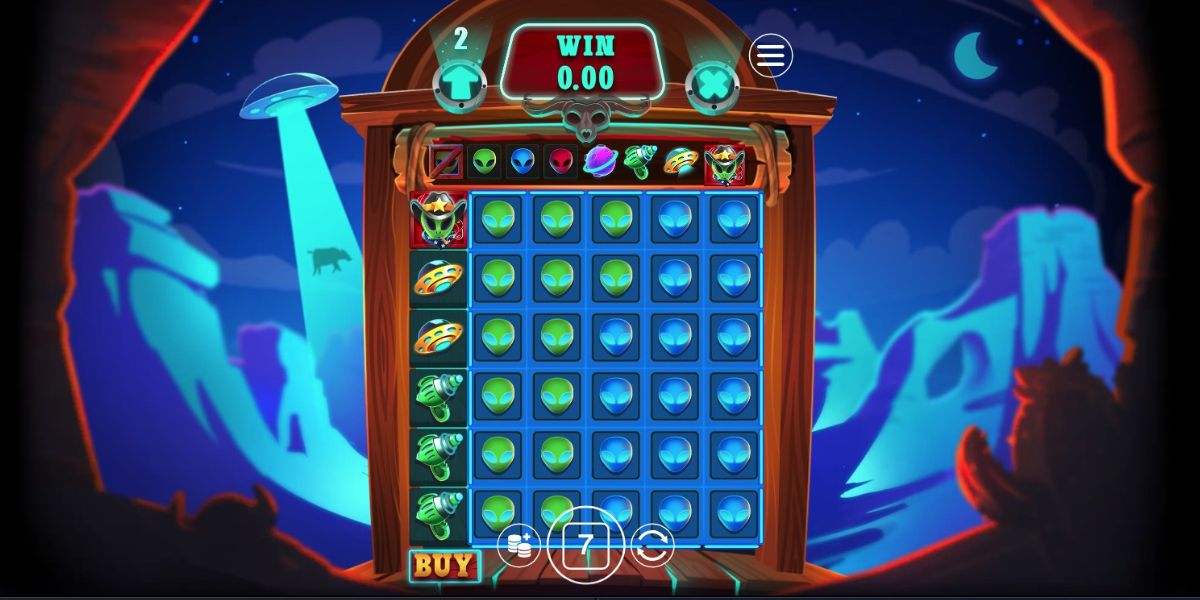
Task: Open the hamburger menu
Action: pyautogui.click(x=770, y=56)
